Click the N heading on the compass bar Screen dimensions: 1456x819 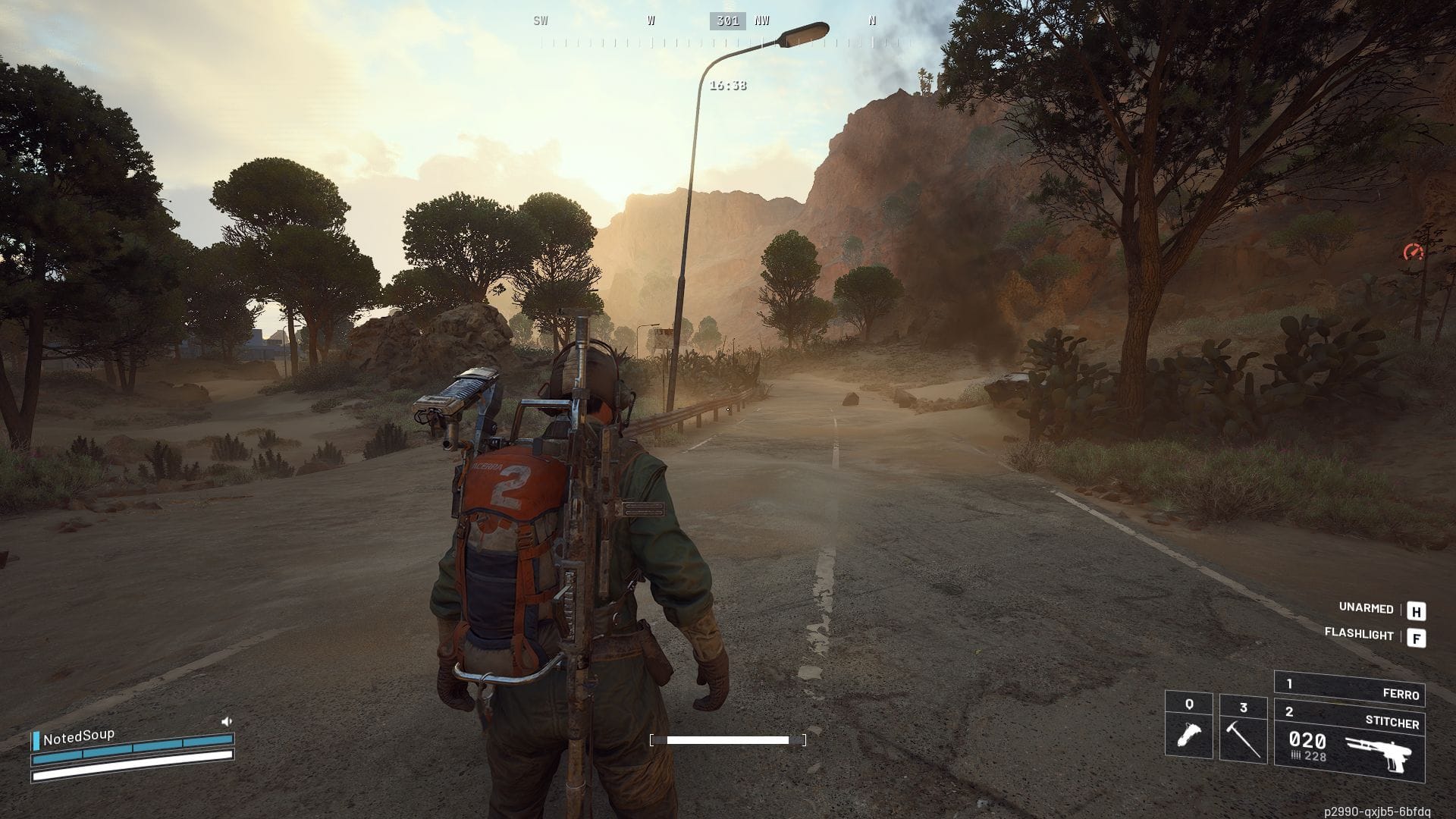click(872, 21)
